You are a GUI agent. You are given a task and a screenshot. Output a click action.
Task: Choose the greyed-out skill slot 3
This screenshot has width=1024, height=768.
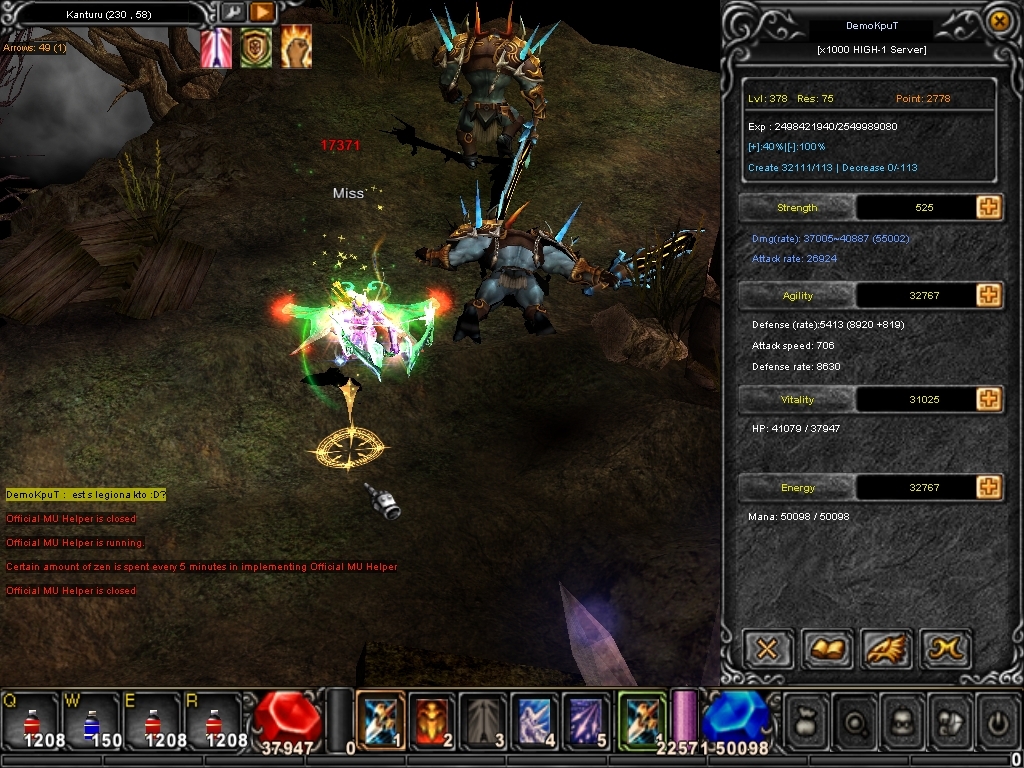[484, 720]
